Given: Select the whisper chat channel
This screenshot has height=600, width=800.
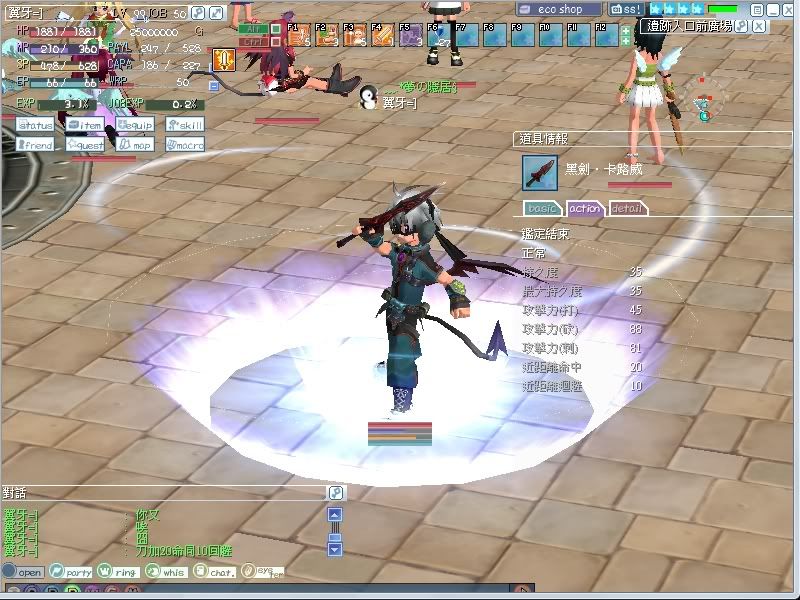Looking at the screenshot, I should tap(166, 572).
